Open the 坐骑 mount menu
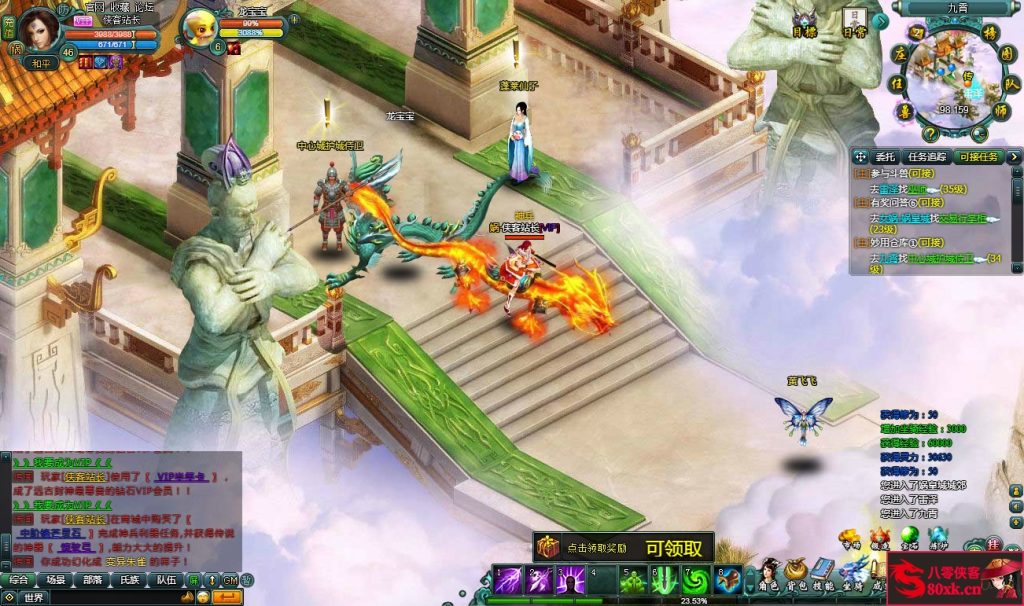This screenshot has width=1024, height=606. click(x=851, y=577)
